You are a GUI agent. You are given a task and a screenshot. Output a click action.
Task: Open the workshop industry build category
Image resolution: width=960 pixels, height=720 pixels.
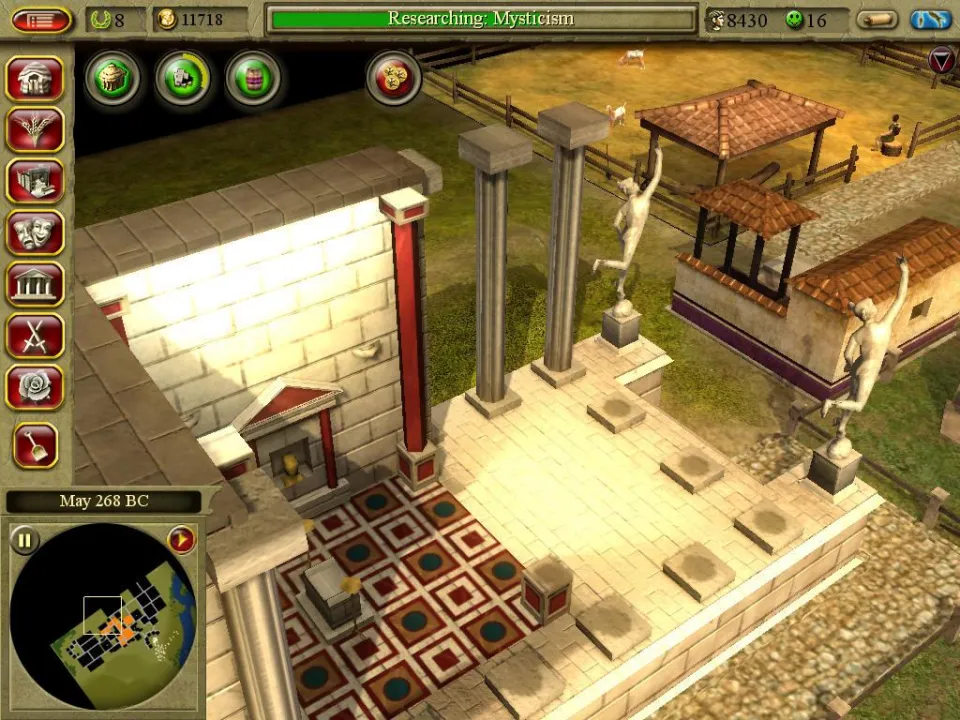point(35,181)
